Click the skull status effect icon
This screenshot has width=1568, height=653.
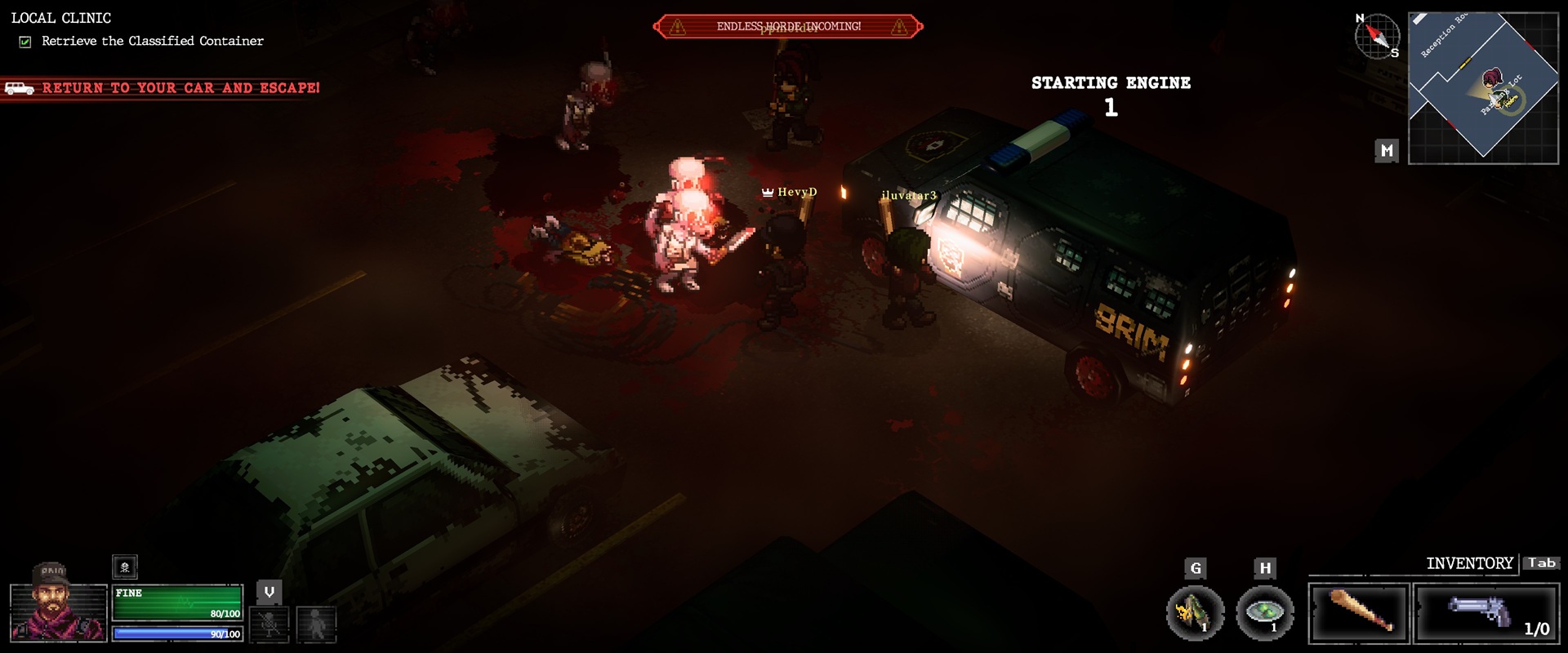[x=125, y=566]
